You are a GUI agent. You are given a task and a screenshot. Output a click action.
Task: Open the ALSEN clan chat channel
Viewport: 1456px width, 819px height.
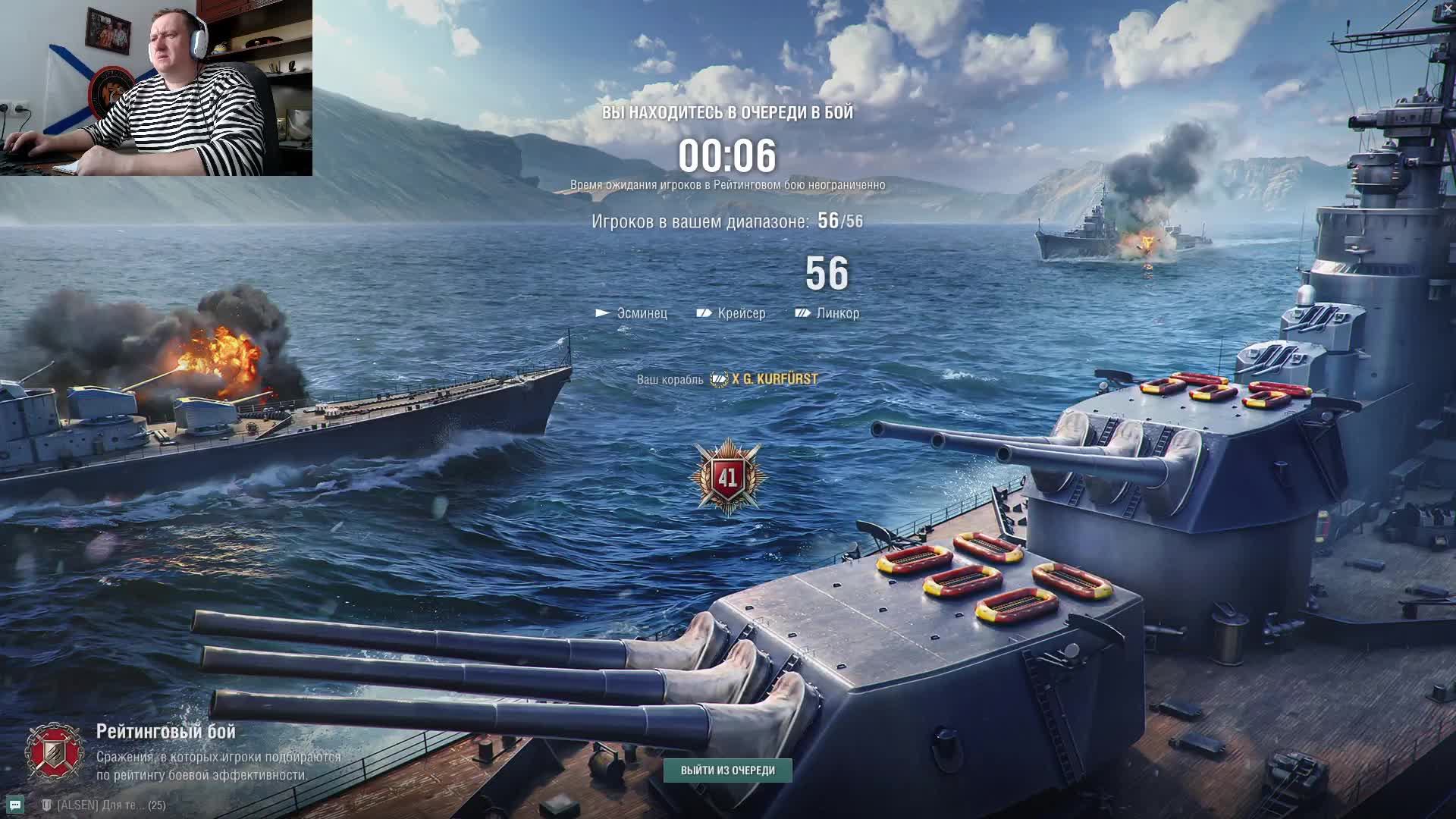tap(103, 805)
